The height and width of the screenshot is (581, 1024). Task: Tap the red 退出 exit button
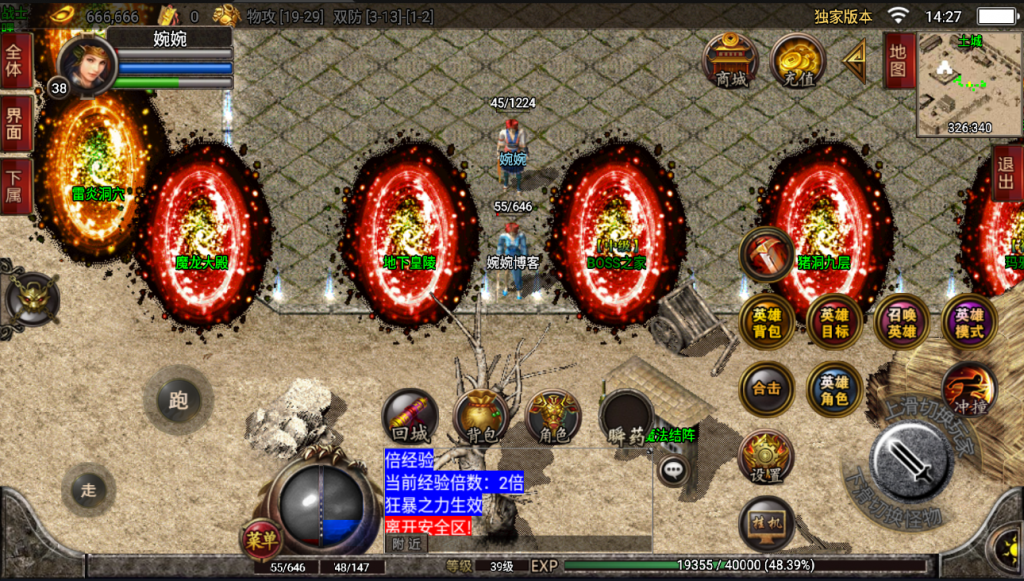click(x=1007, y=173)
